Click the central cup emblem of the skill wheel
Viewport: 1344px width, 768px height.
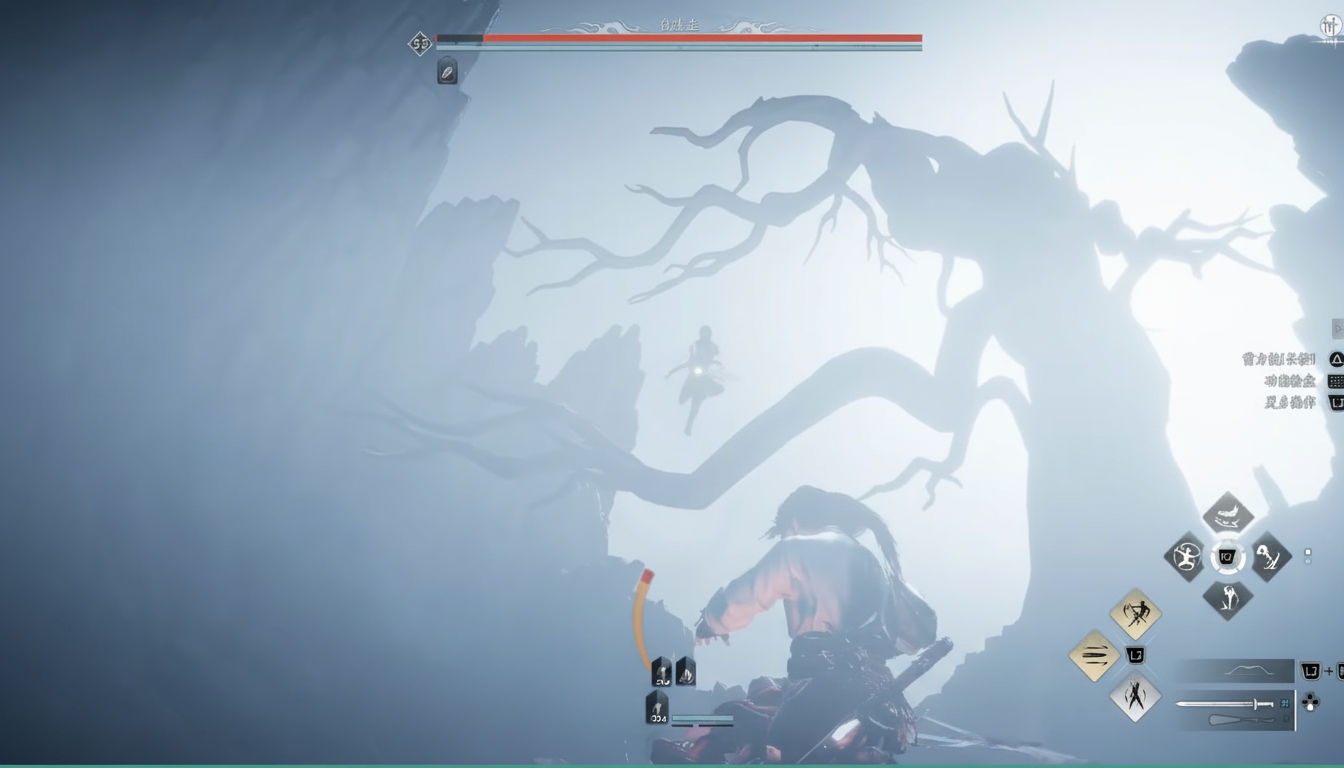(x=1228, y=555)
